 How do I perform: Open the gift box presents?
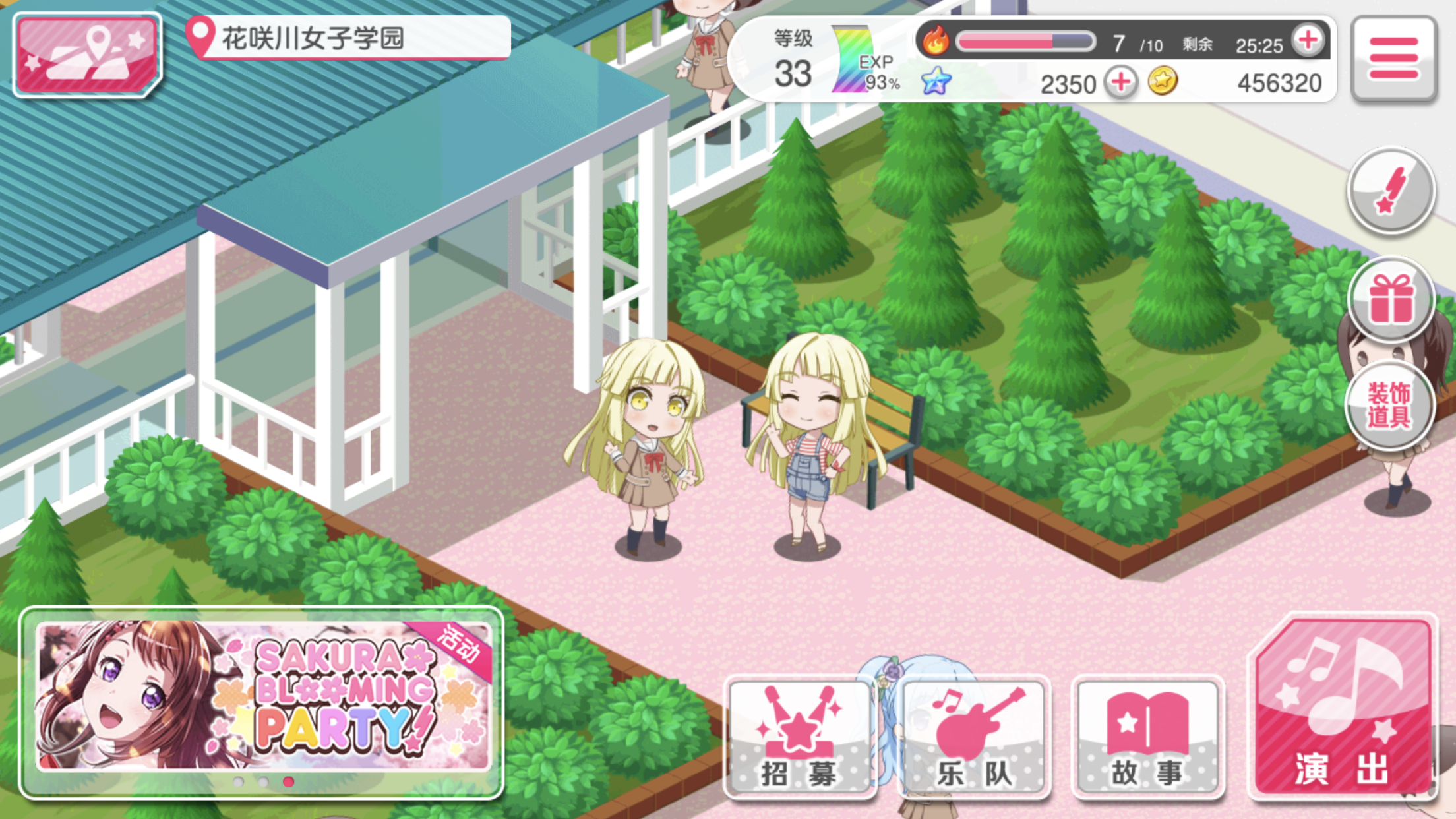tap(1391, 299)
